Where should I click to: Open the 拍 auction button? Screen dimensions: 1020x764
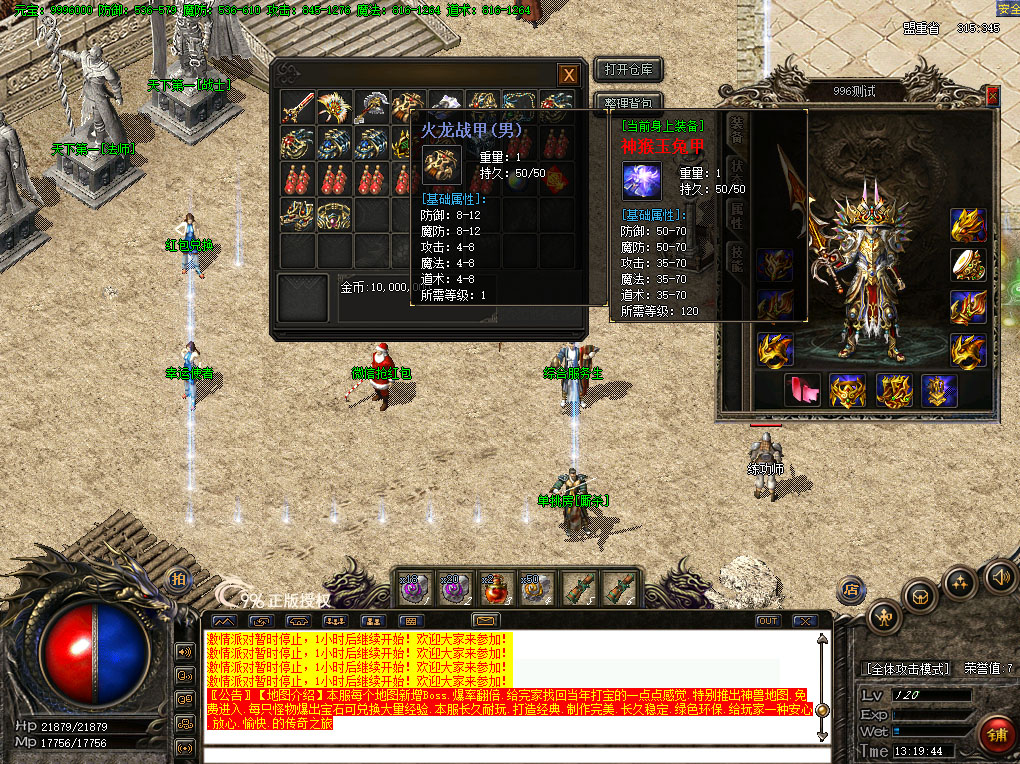point(178,579)
